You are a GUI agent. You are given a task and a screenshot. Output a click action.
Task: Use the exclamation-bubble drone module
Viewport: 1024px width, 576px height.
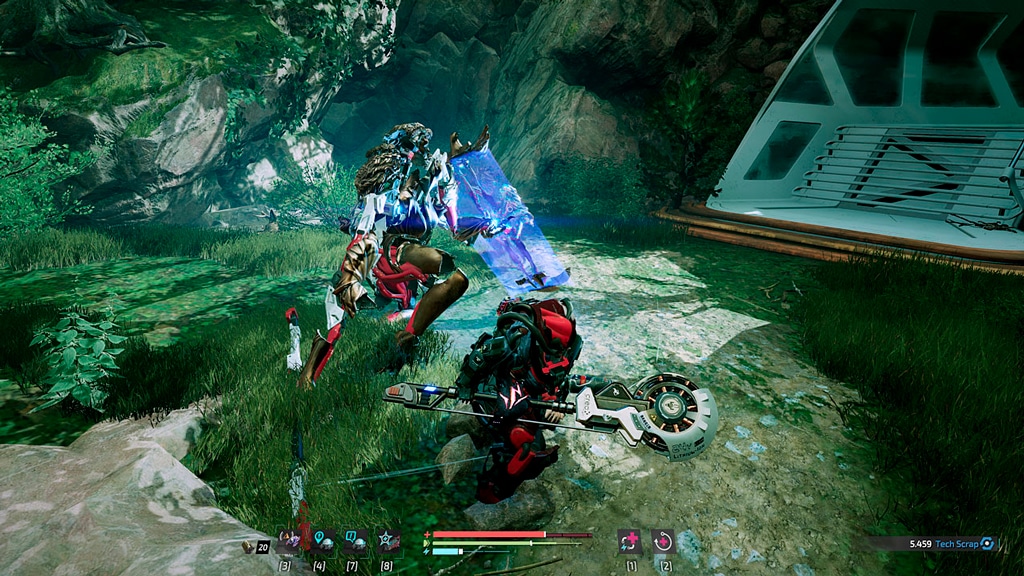pyautogui.click(x=355, y=541)
